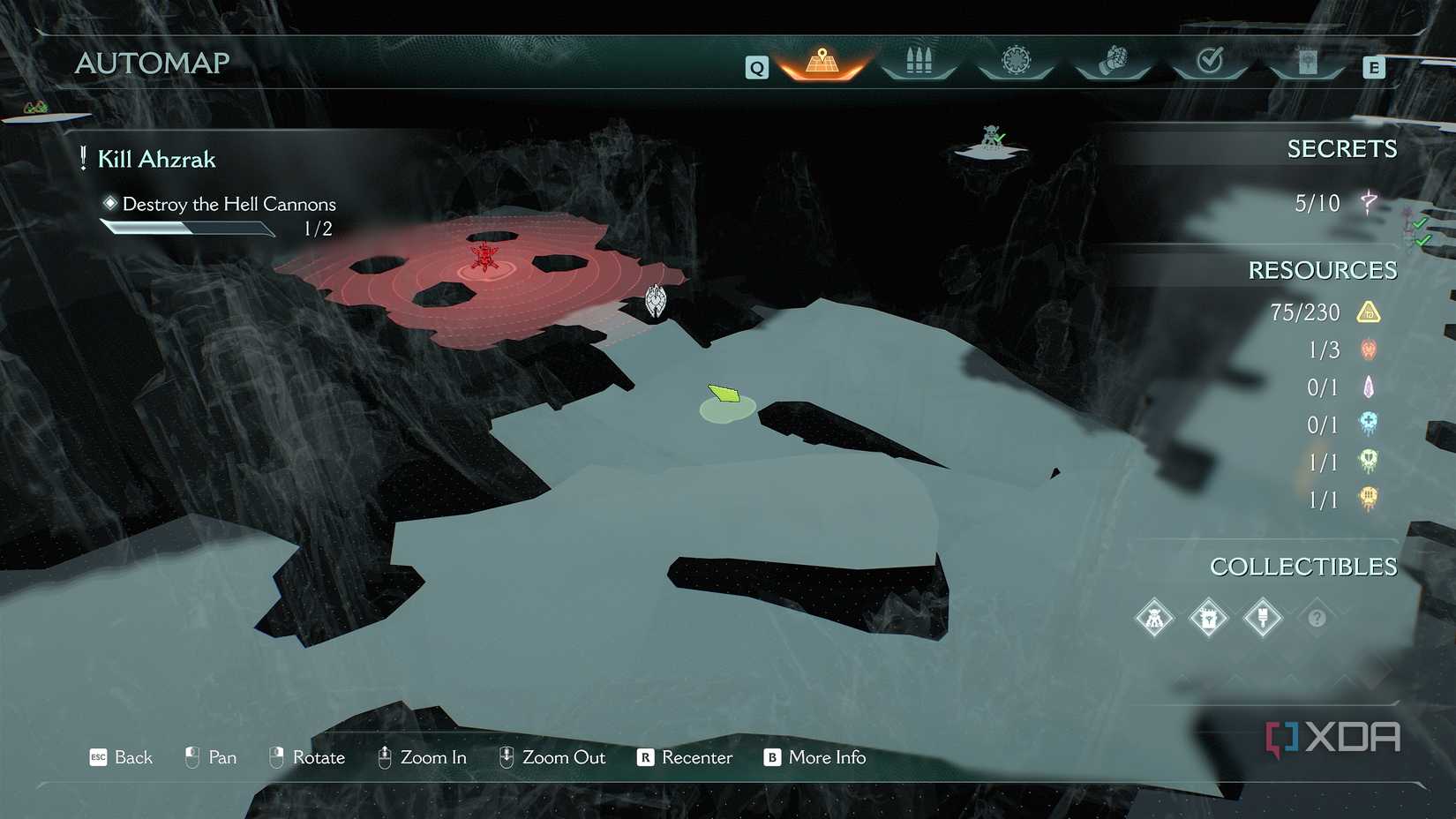Switch to the highlighted Automap tab
Viewport: 1456px width, 819px height.
tap(821, 62)
